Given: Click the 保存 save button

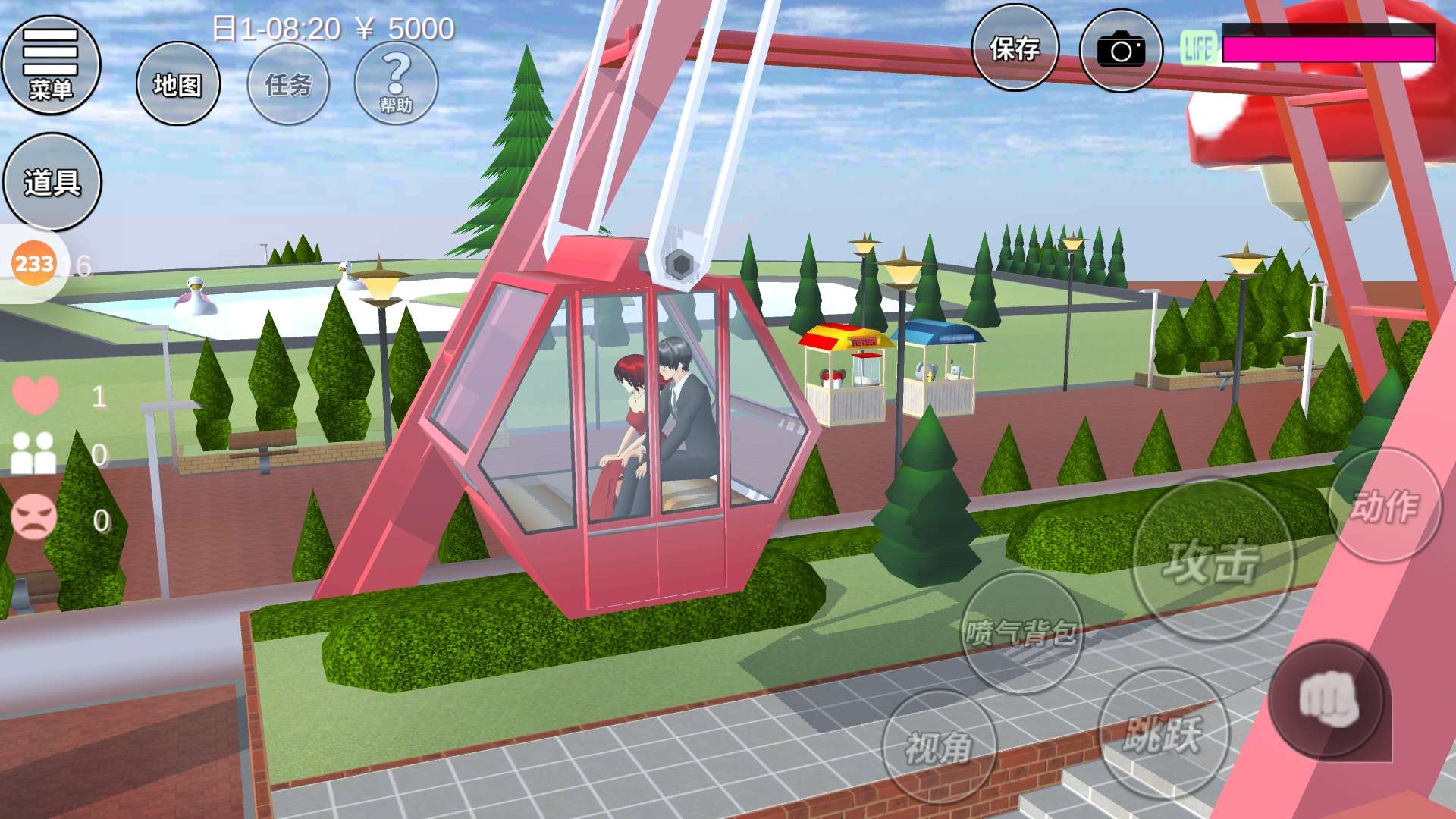Looking at the screenshot, I should click(x=1015, y=49).
